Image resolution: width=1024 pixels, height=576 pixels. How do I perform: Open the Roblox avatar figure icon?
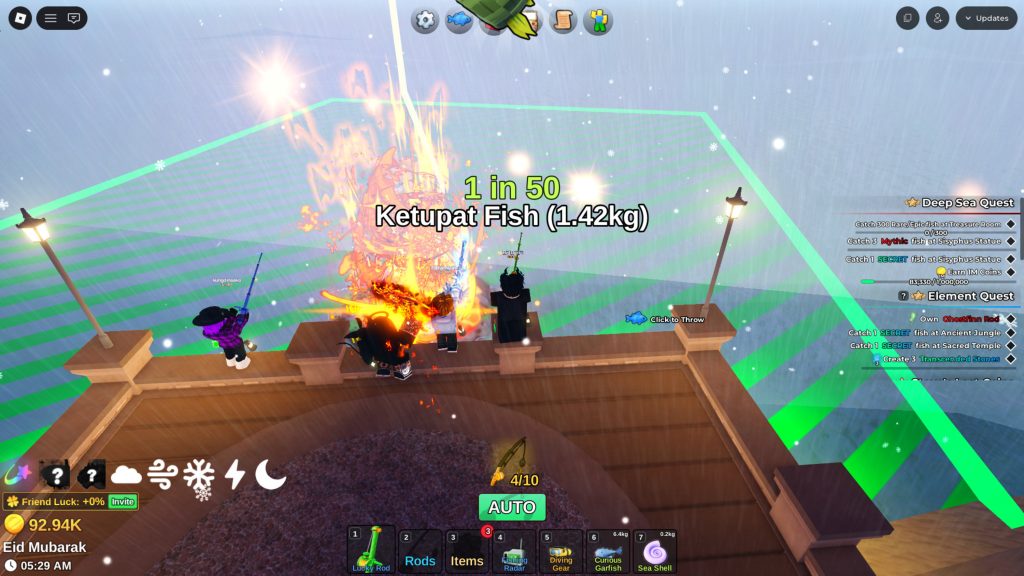click(598, 20)
